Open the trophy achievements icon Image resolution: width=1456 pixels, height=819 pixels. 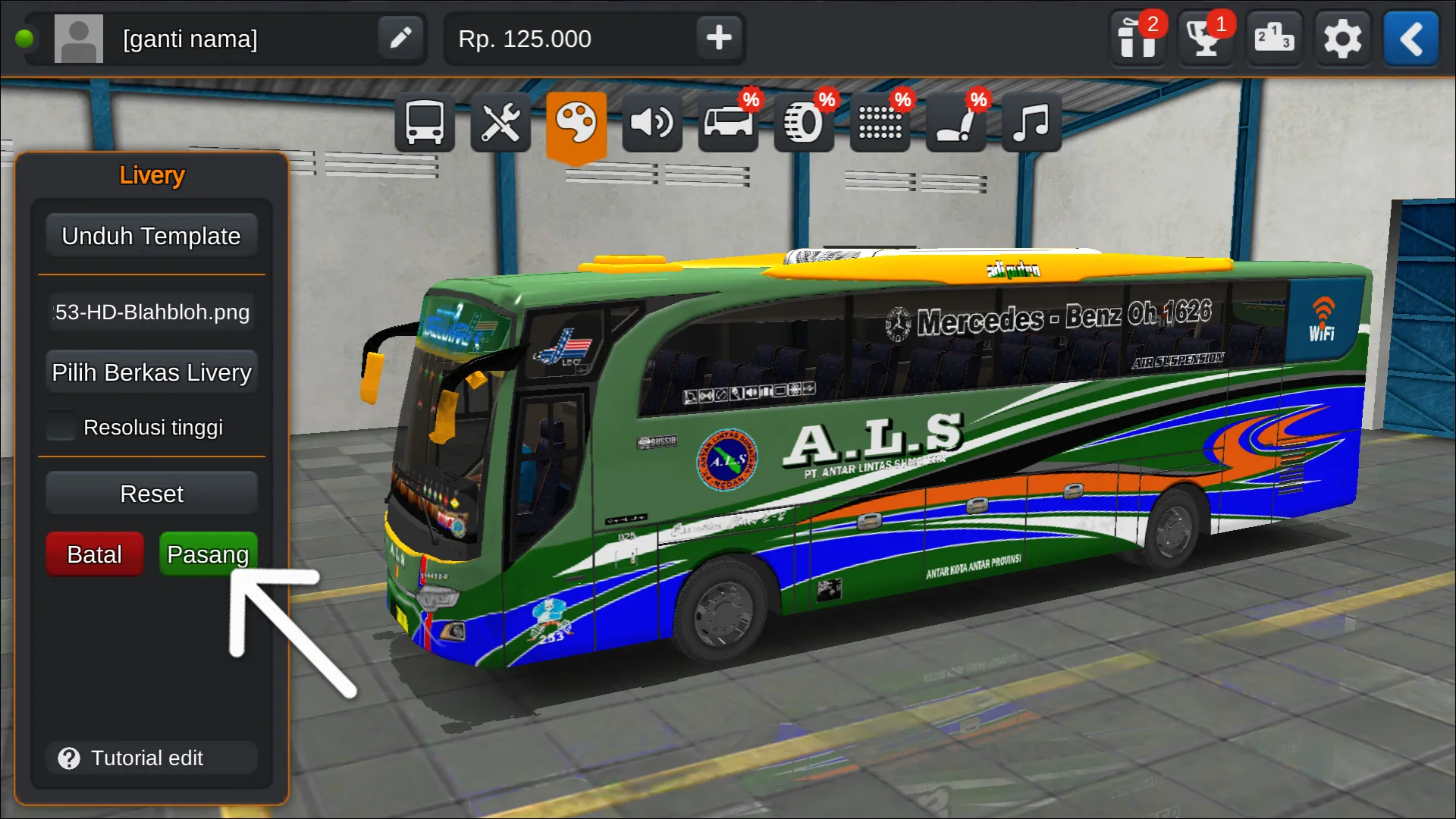(x=1205, y=39)
